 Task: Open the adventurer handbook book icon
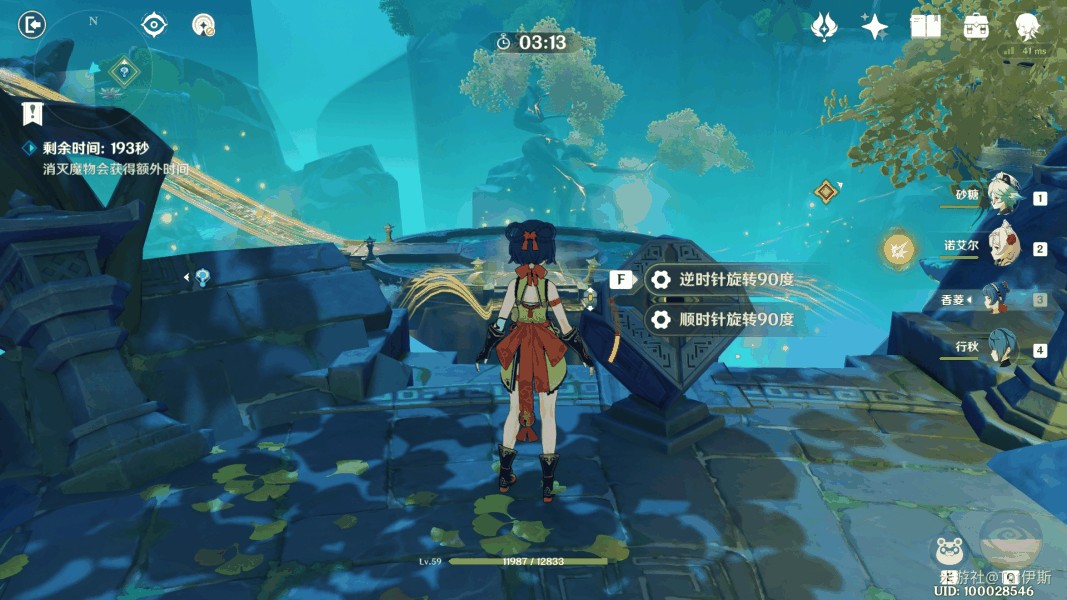[926, 27]
